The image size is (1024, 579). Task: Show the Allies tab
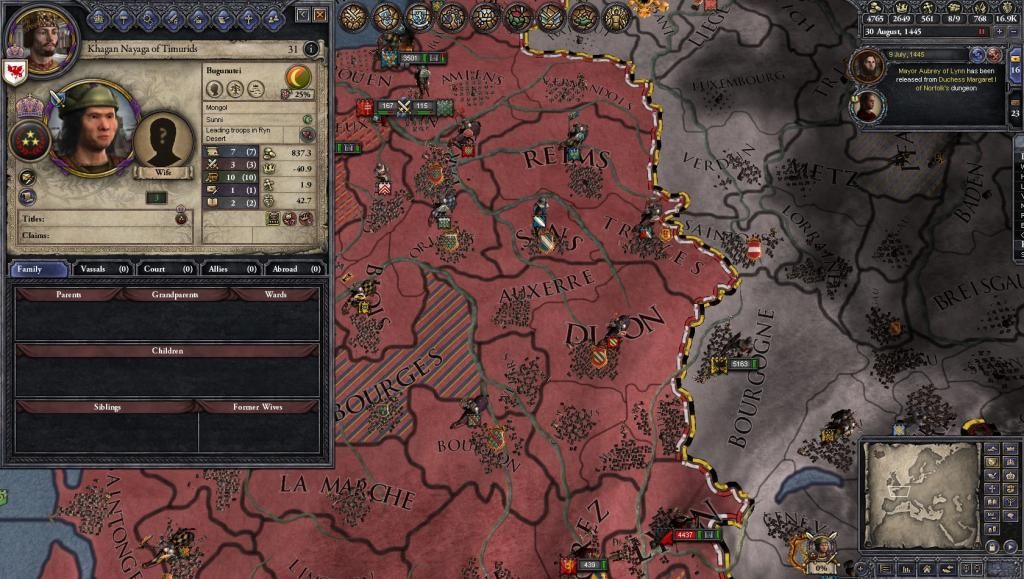click(x=229, y=269)
